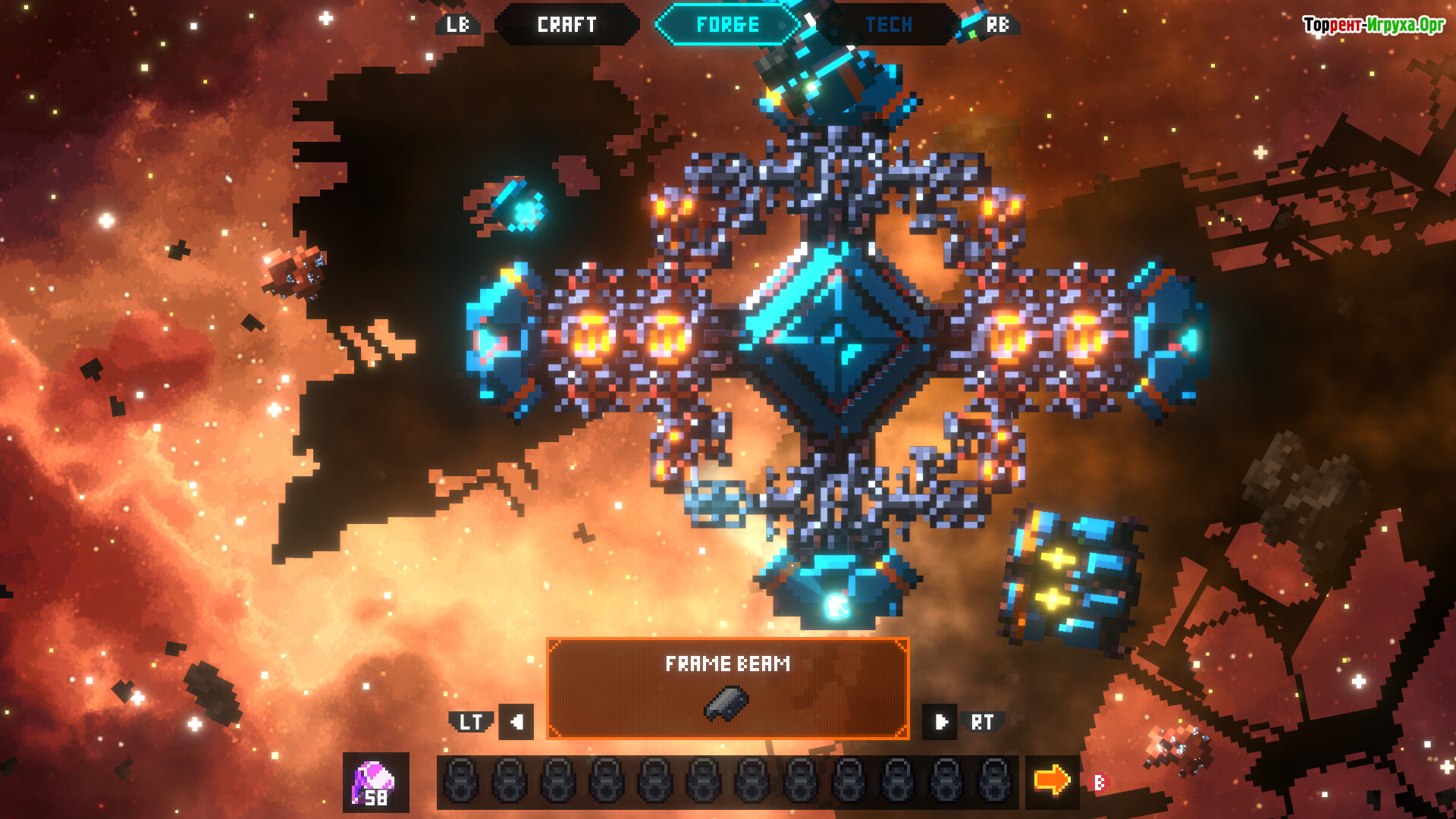
Task: Show the previous recipe with left arrow
Action: (516, 722)
